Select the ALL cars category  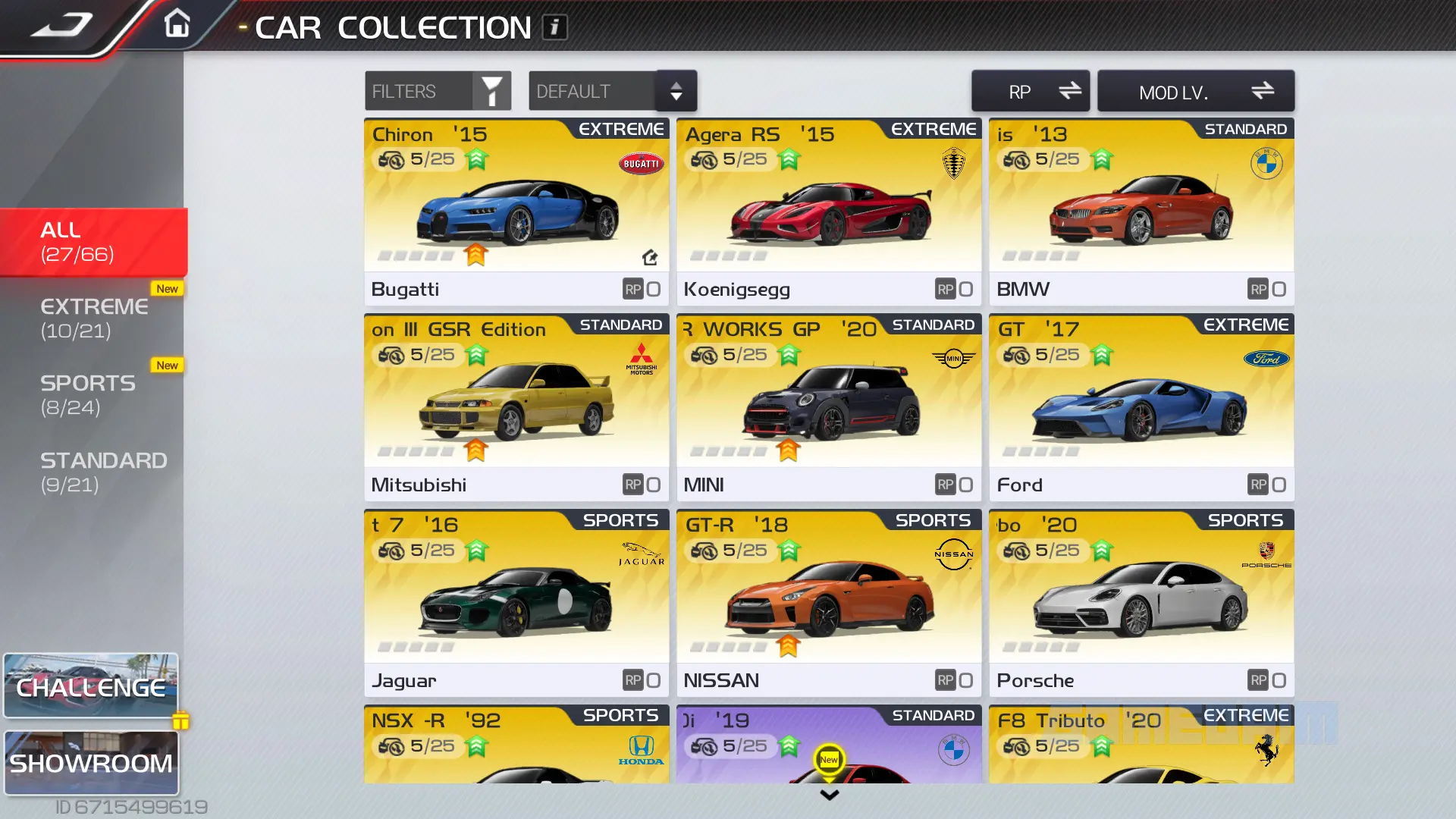pos(93,242)
